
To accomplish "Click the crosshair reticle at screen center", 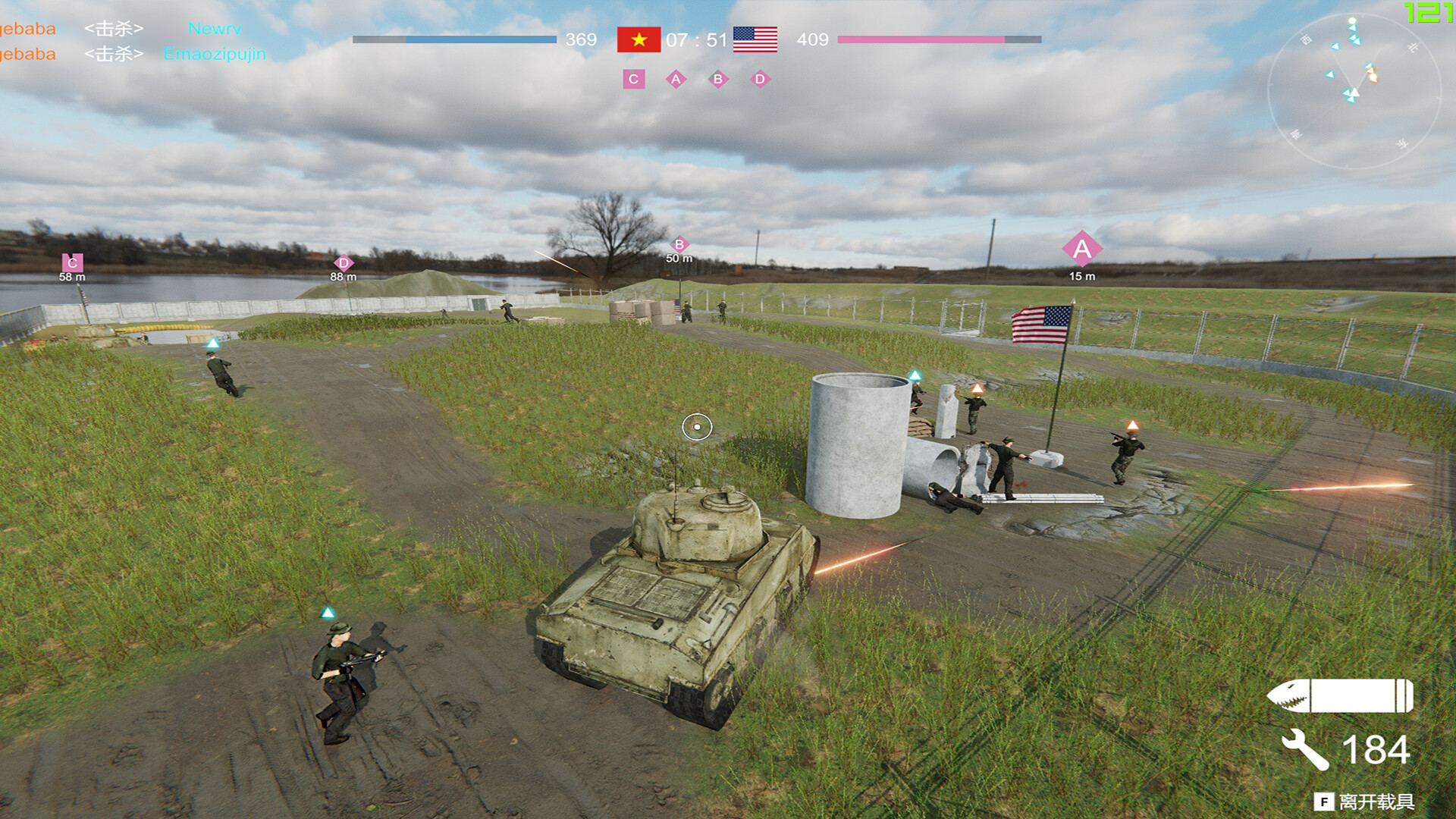I will pyautogui.click(x=698, y=427).
